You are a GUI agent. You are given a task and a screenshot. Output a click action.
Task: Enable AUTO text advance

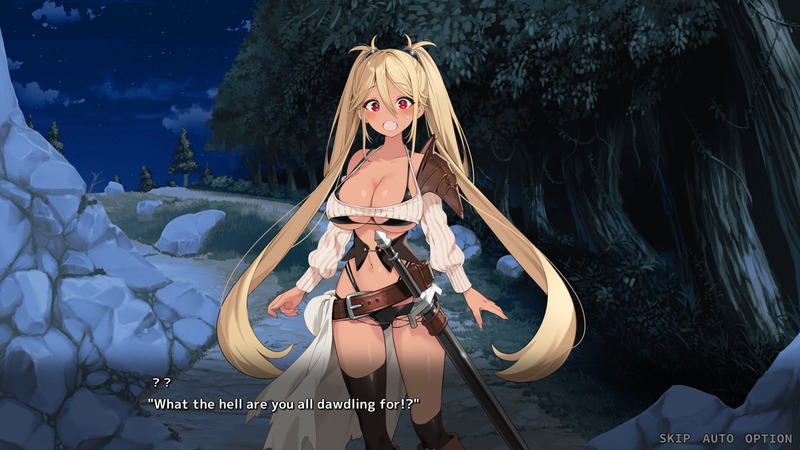pyautogui.click(x=718, y=438)
